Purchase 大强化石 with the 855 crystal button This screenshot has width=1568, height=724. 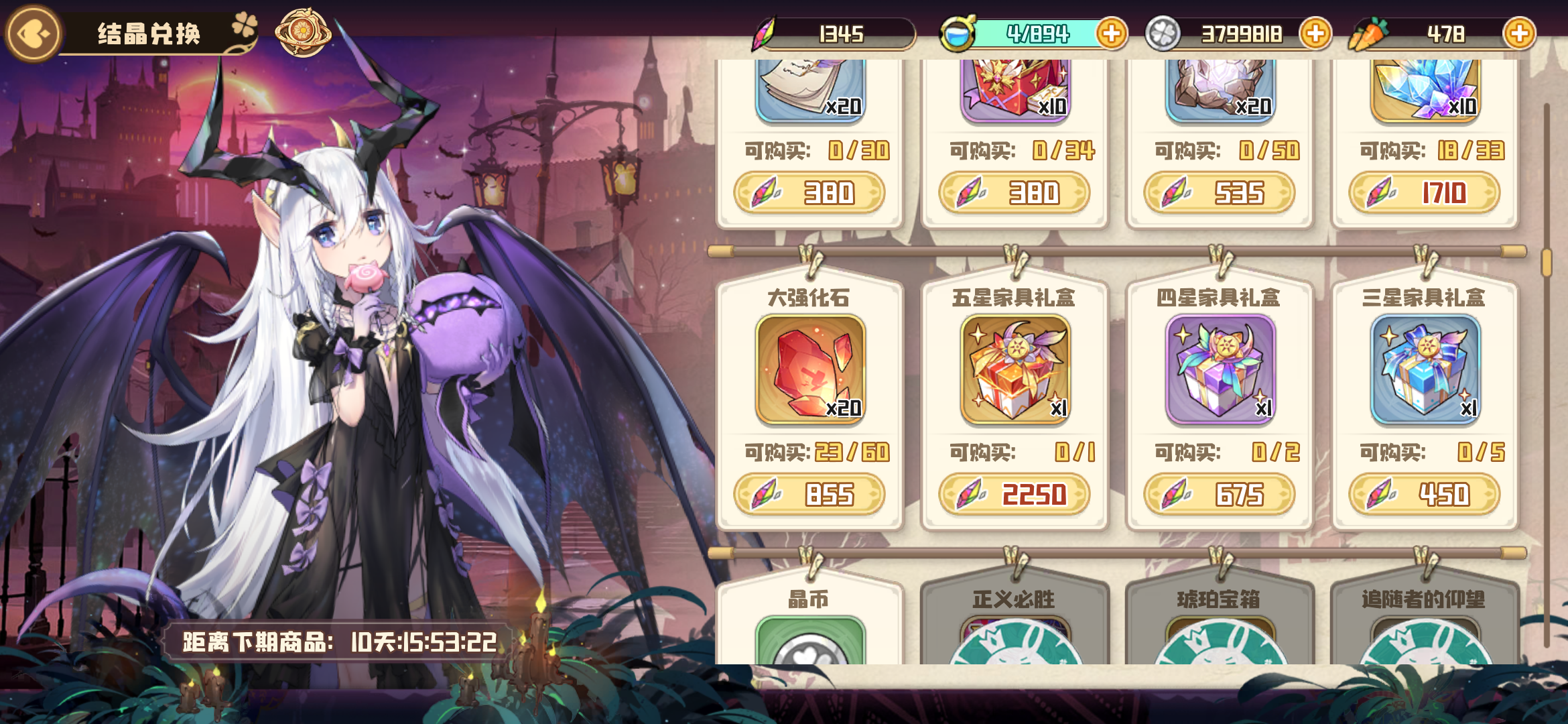(x=809, y=495)
